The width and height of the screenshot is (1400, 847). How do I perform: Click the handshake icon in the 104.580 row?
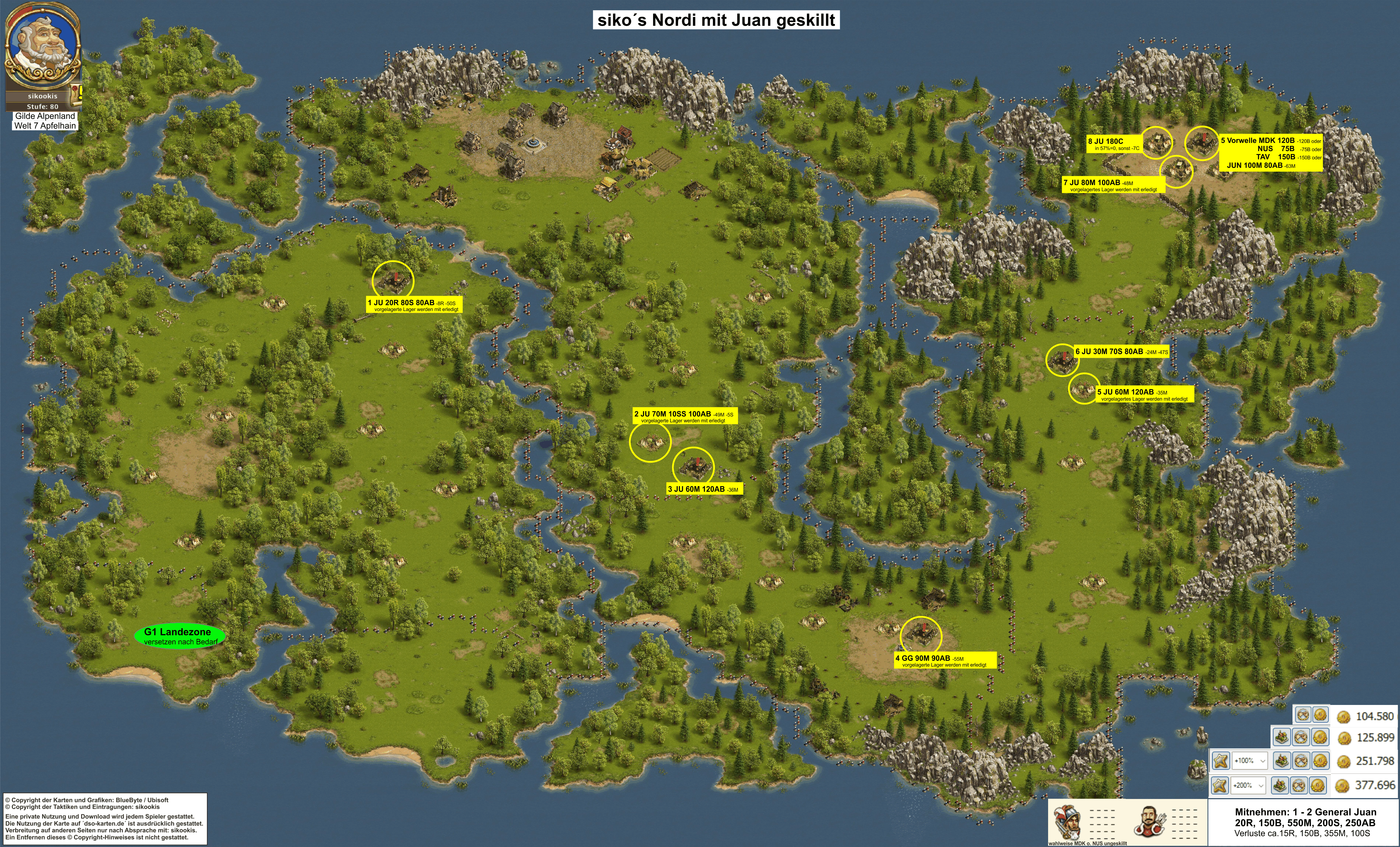[x=1303, y=715]
